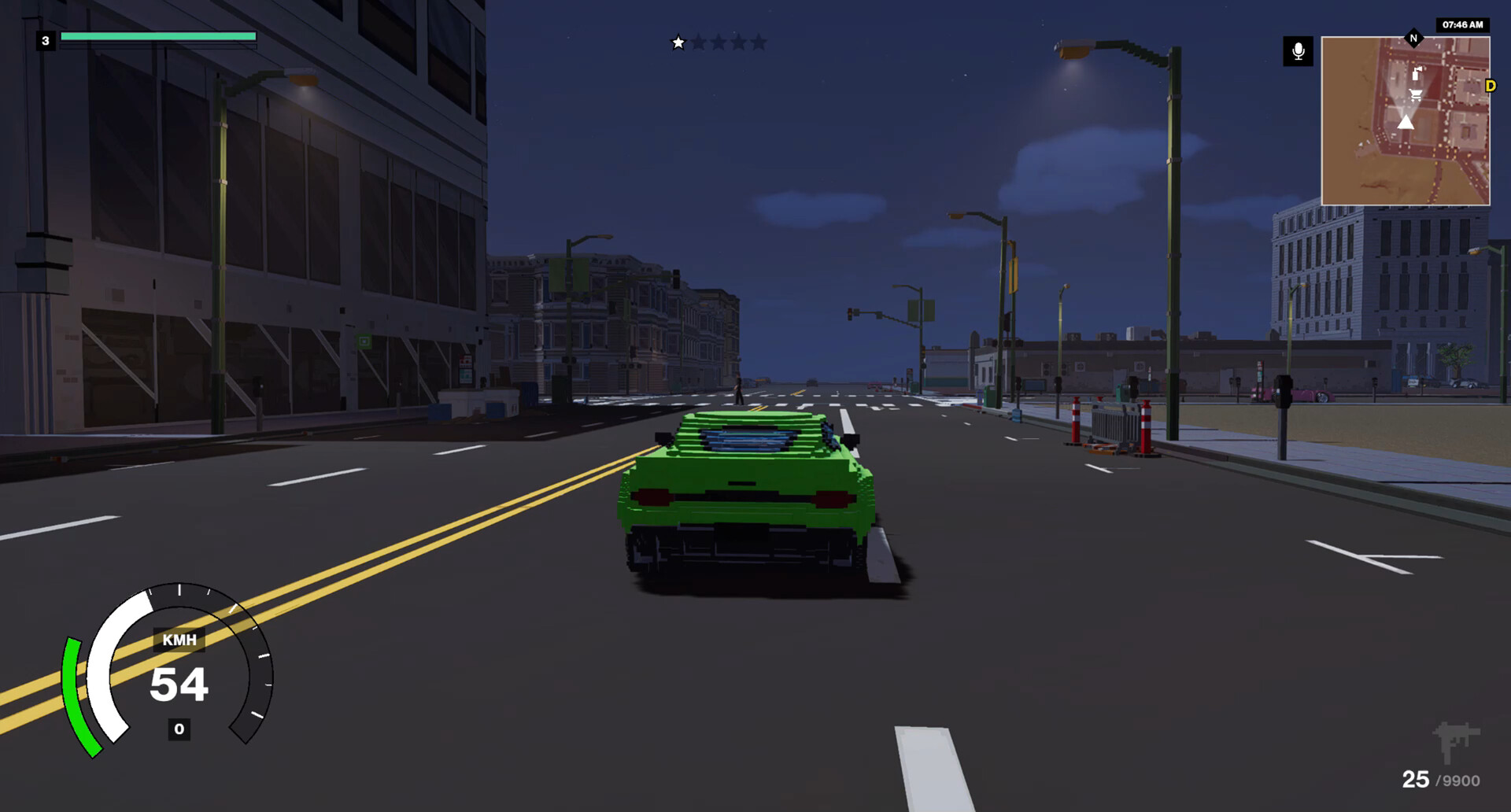Click the toilet restroom icon on the minimap
Image resolution: width=1511 pixels, height=812 pixels.
pyautogui.click(x=1417, y=73)
